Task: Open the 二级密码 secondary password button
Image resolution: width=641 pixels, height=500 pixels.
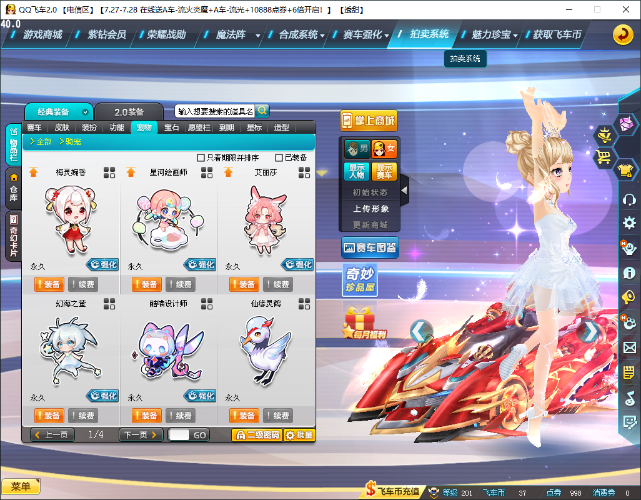Action: pos(257,435)
